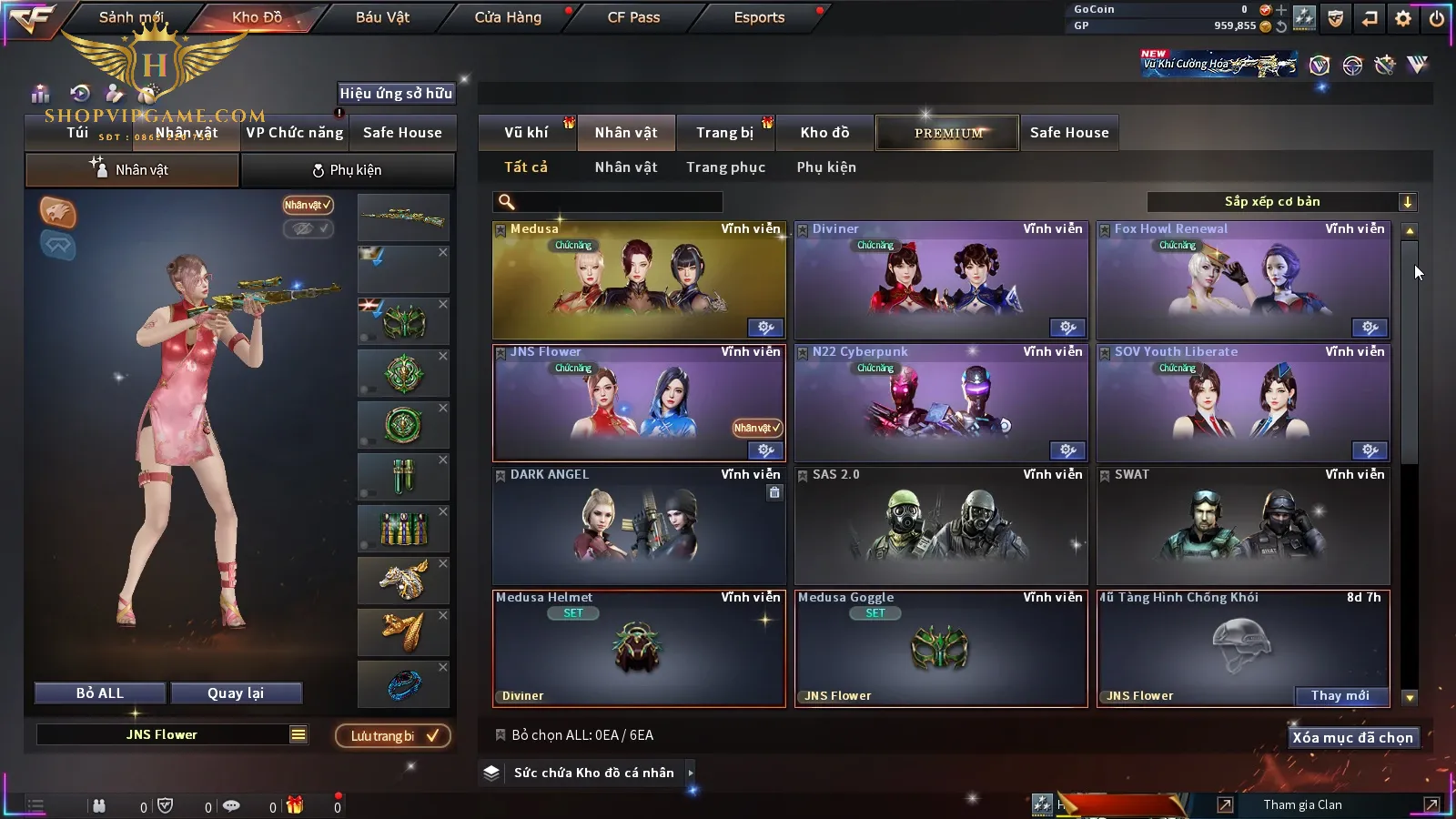Viewport: 1456px width, 819px height.
Task: Pick the Medusa Goggle item
Action: coord(941,649)
